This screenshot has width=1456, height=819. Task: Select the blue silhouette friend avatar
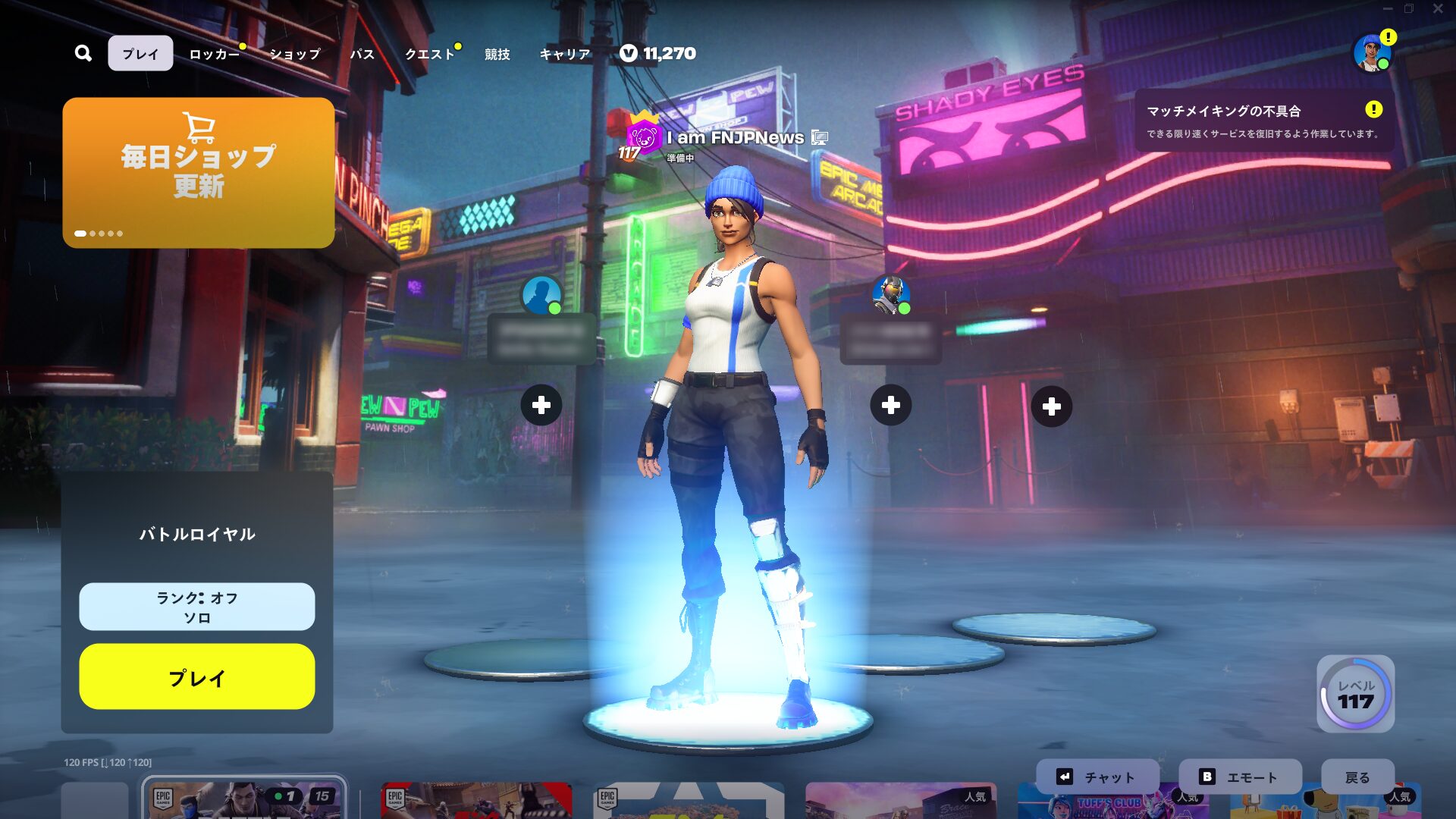pos(541,294)
